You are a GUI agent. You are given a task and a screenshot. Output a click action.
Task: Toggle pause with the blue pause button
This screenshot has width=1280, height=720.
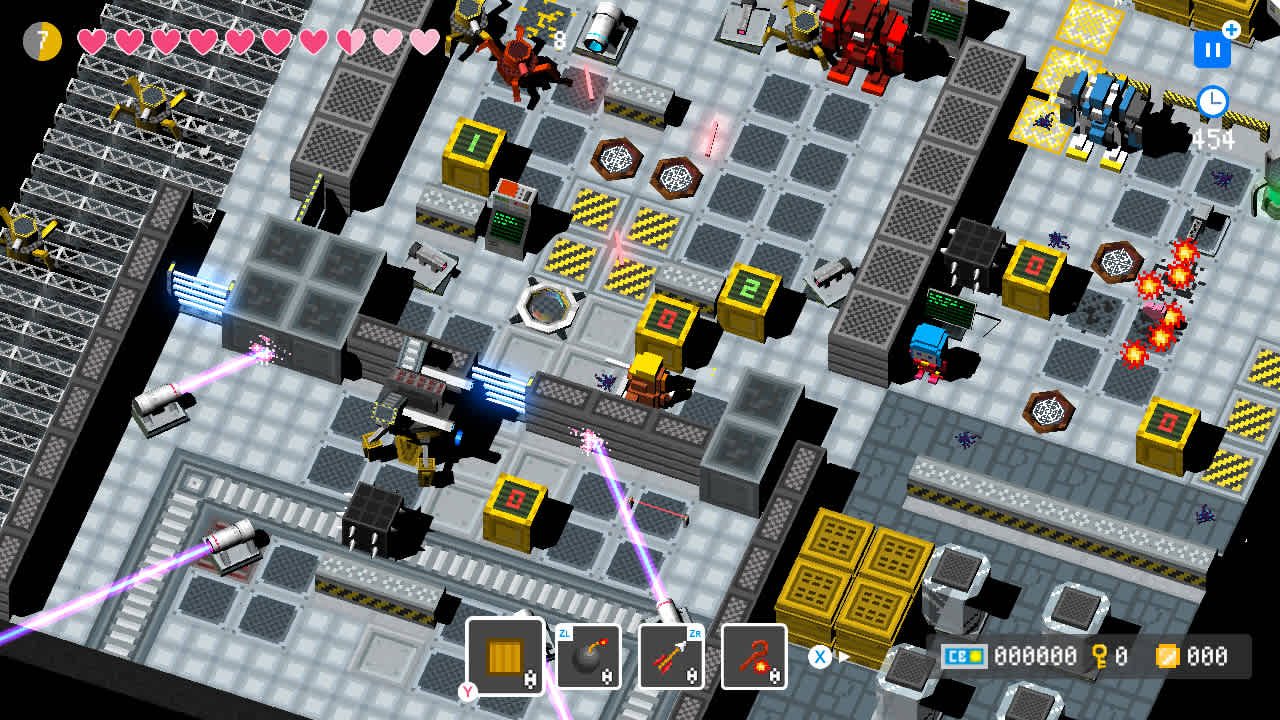click(1211, 48)
